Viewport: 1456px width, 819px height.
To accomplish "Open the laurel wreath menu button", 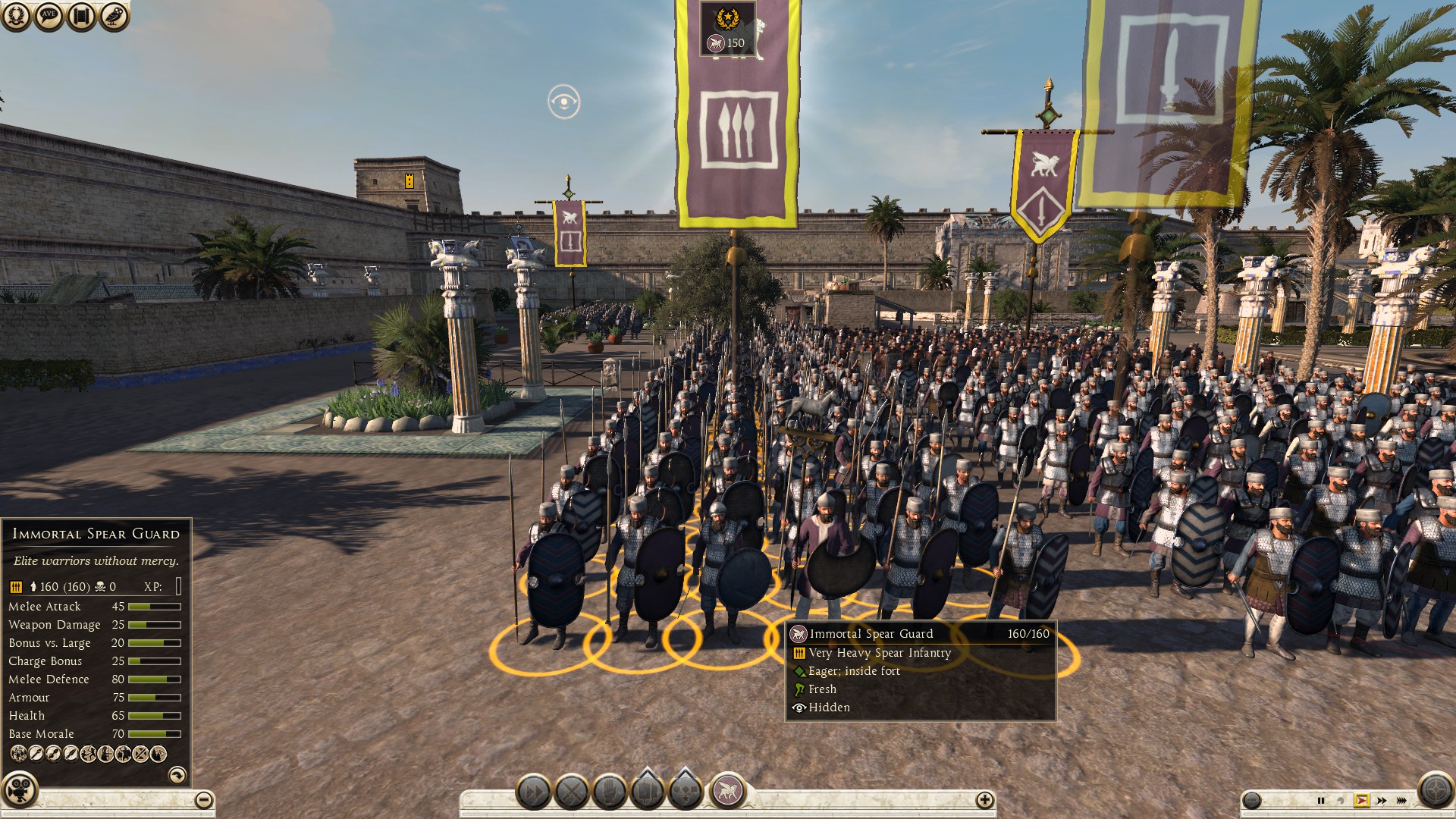I will coord(16,16).
